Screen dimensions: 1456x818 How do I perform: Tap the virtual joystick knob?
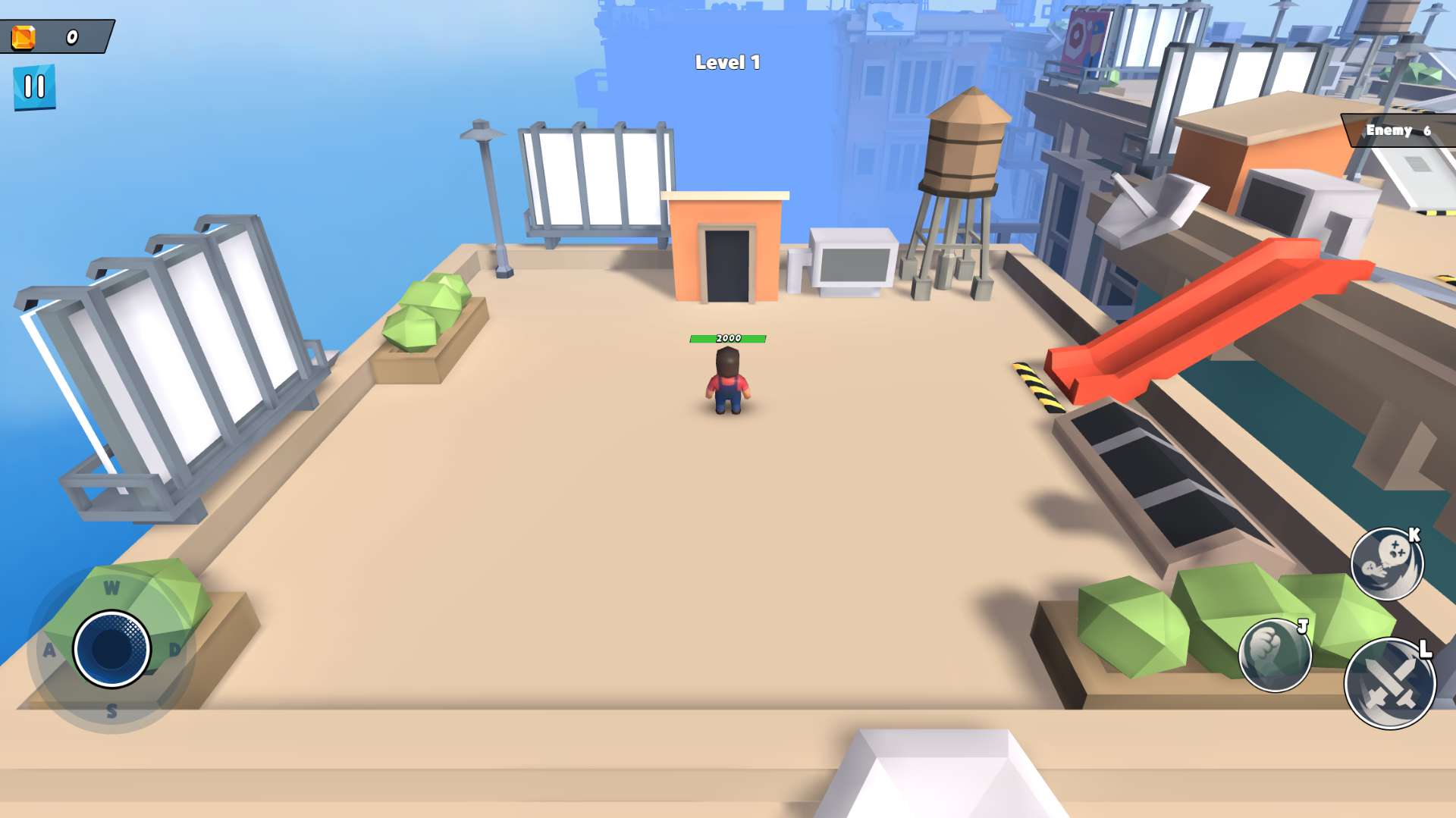111,649
